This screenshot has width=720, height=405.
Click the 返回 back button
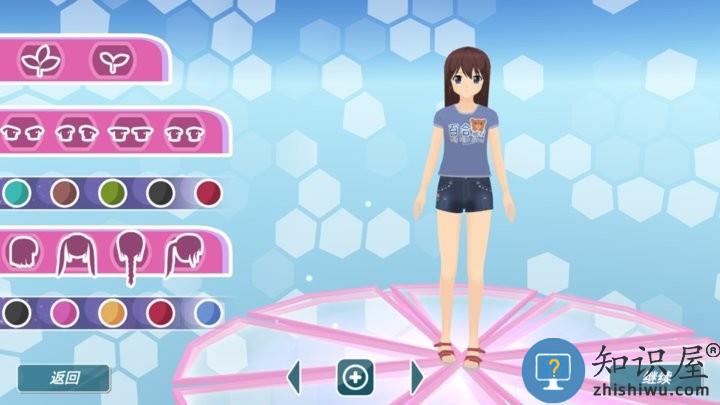coord(64,378)
